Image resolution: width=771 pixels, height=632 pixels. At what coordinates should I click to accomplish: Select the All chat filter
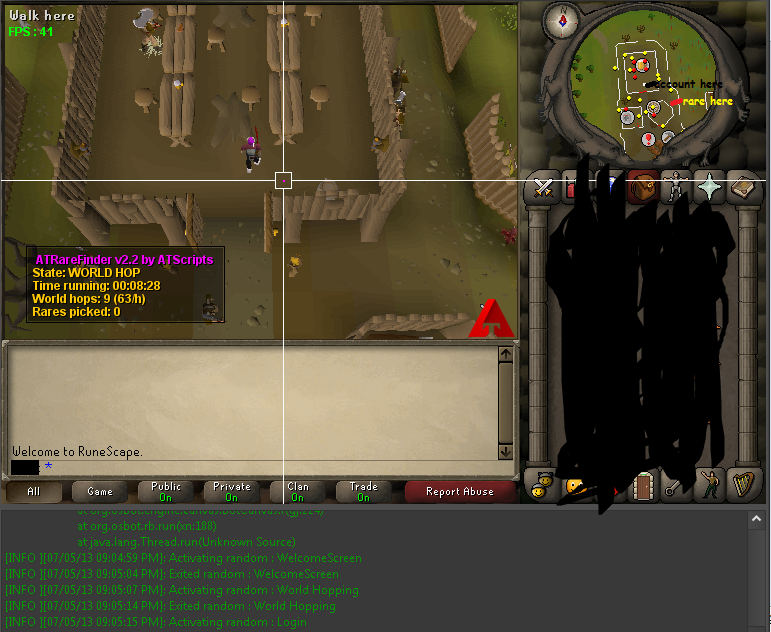click(x=34, y=491)
